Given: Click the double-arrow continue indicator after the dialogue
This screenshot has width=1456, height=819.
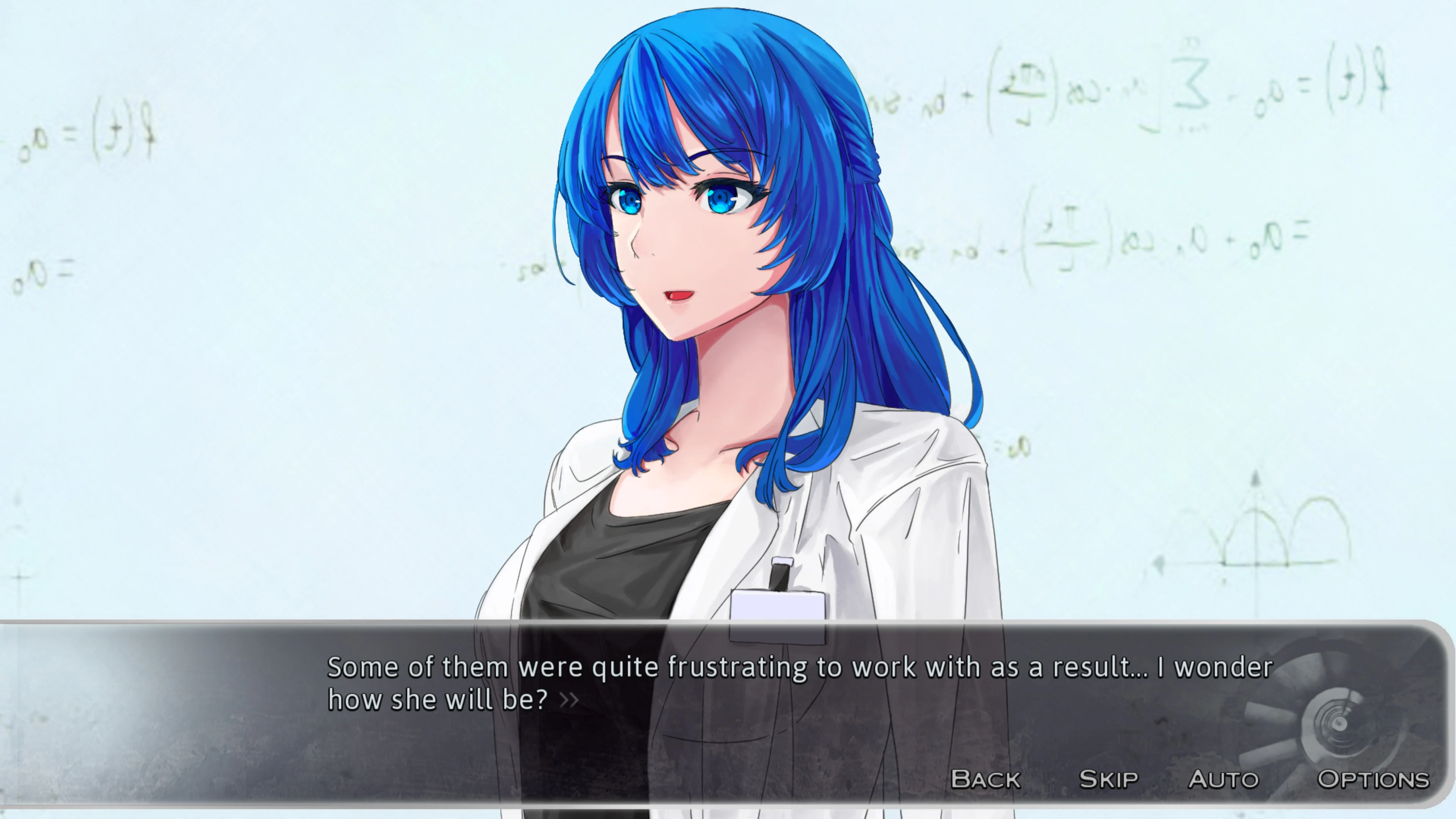Looking at the screenshot, I should (x=568, y=700).
